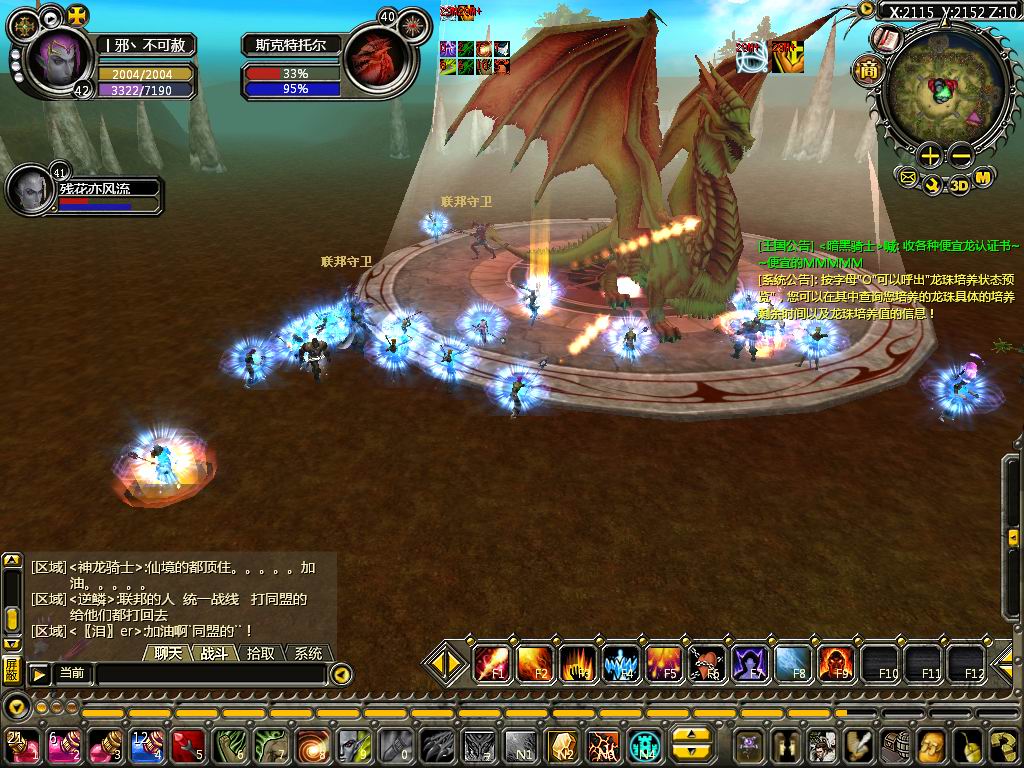The image size is (1024, 768).
Task: Toggle the 屏蔽 chat filter button
Action: pos(11,669)
